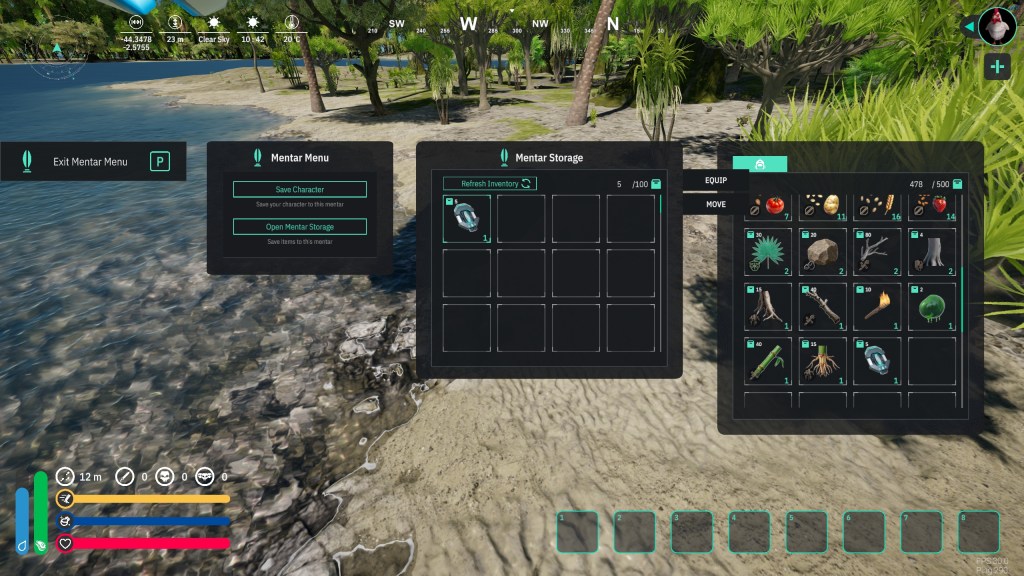Open Mentar Storage from the menu
The image size is (1024, 576).
tap(299, 227)
